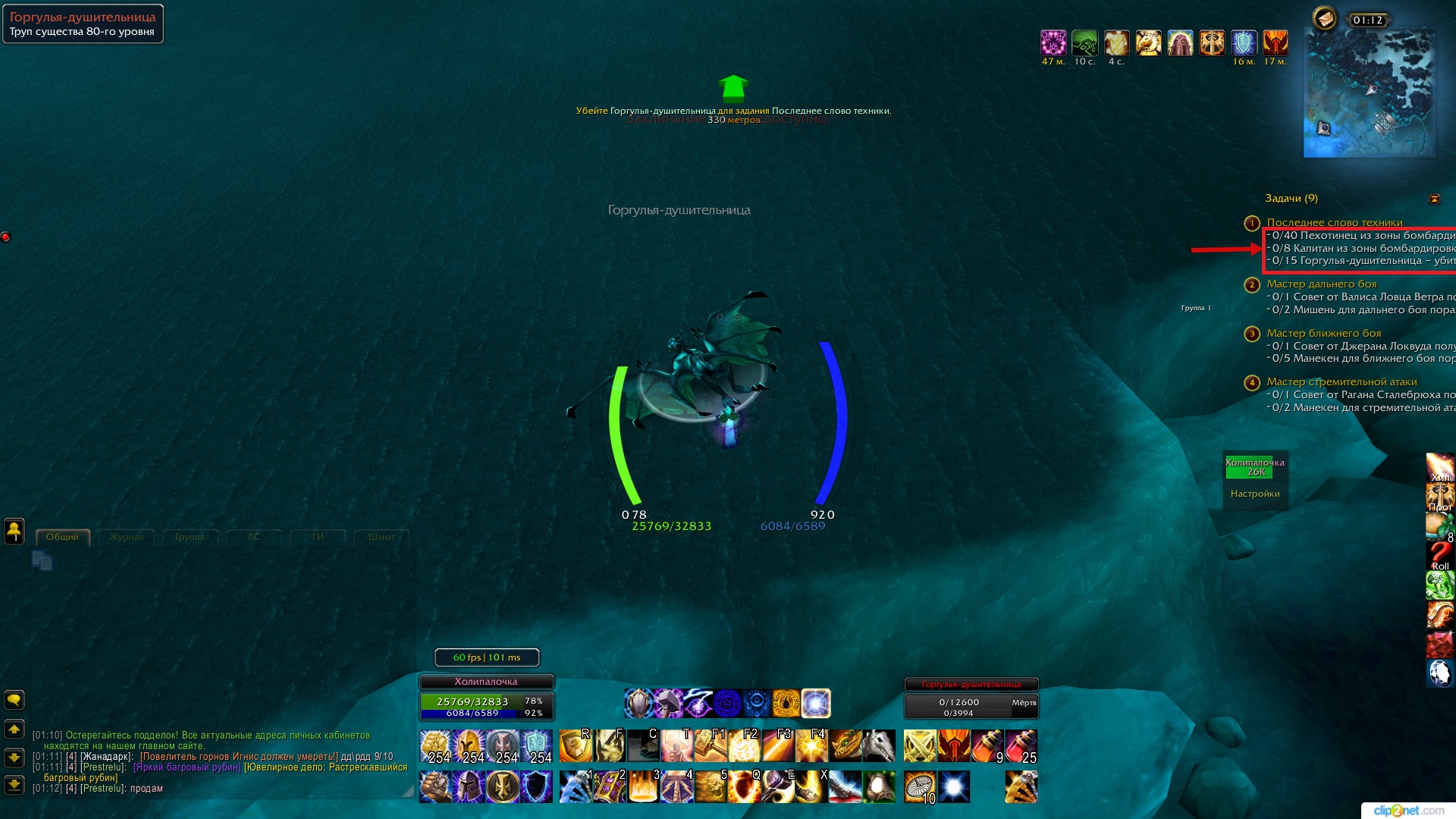The height and width of the screenshot is (819, 1456).
Task: Use the red potion with count 25
Action: 1021,746
